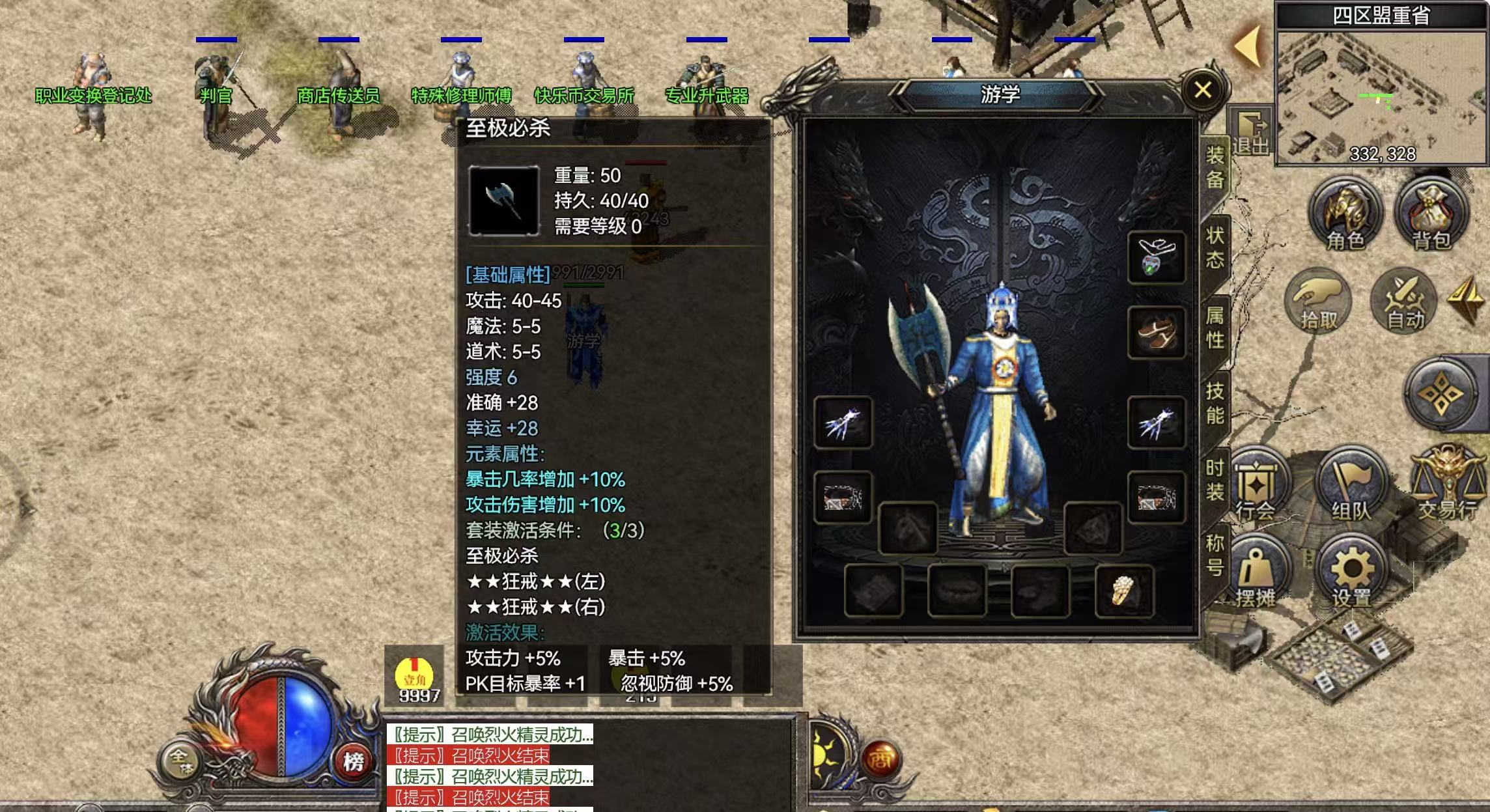
Task: Select the 技能 skills tab
Action: tap(1215, 403)
